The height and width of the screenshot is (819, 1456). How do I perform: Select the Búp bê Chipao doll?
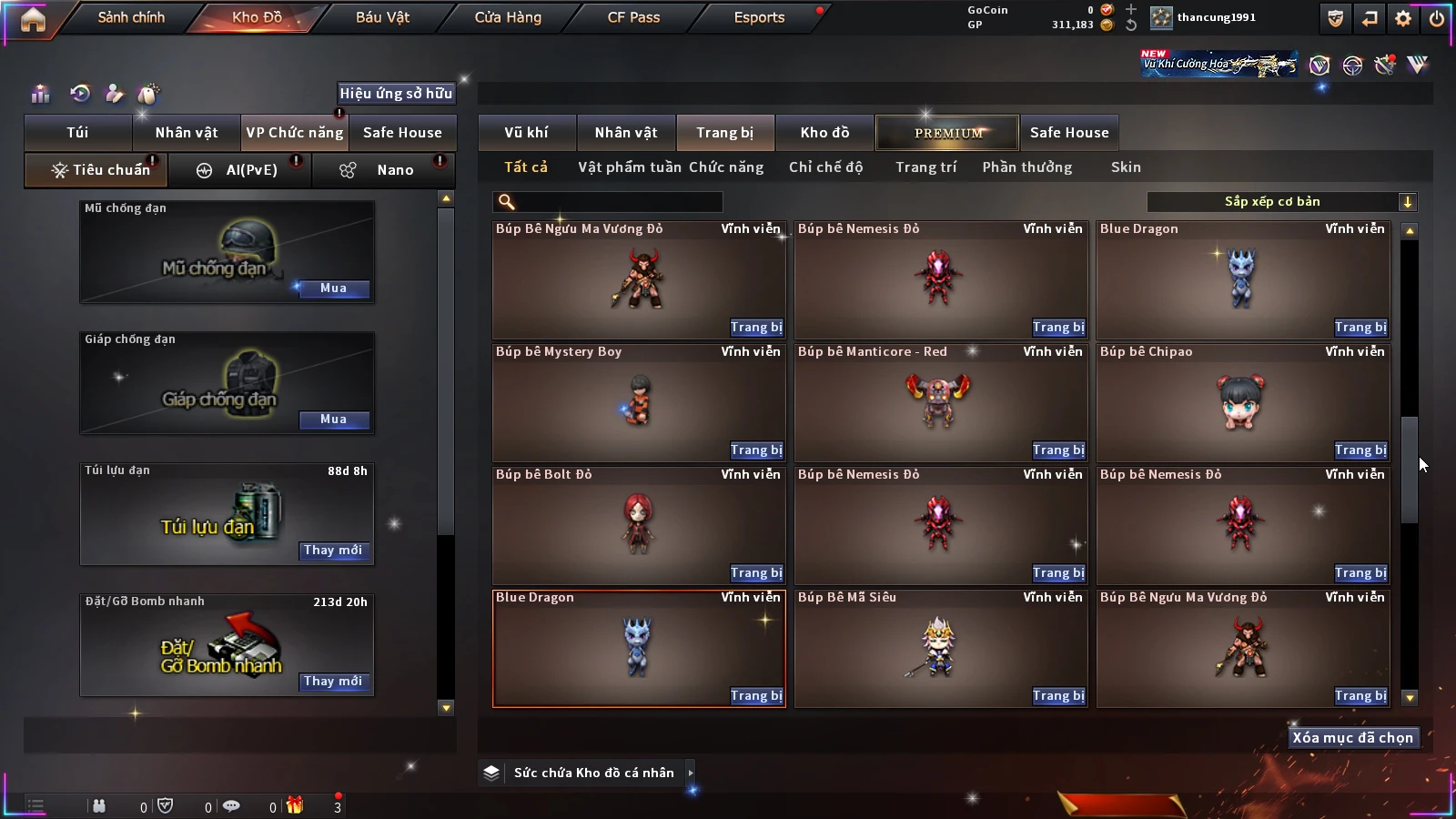tap(1242, 402)
